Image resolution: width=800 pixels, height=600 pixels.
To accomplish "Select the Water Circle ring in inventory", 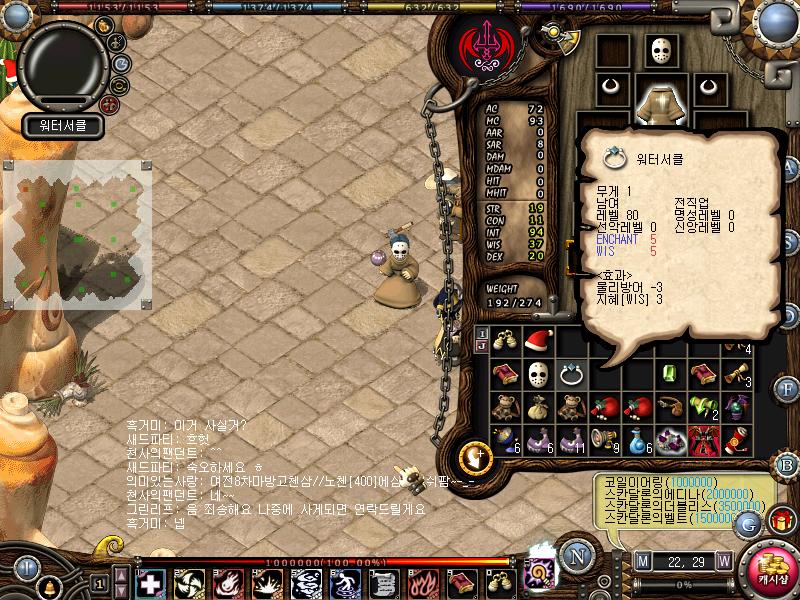I will pyautogui.click(x=571, y=375).
